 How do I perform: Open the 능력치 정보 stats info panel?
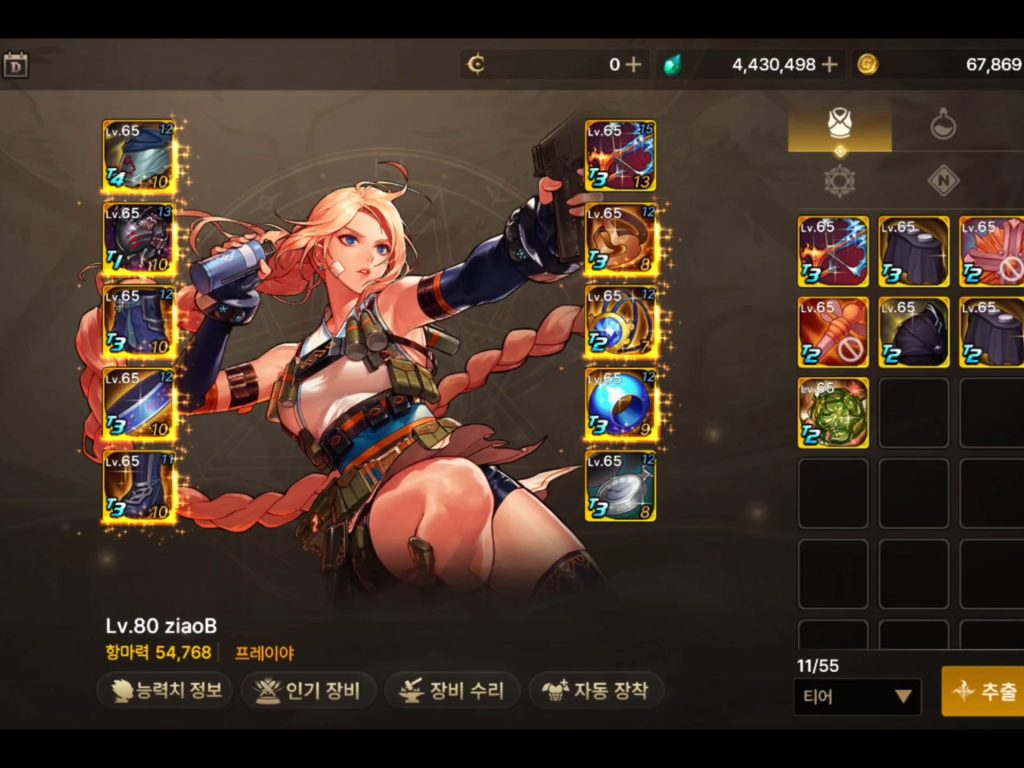(166, 690)
